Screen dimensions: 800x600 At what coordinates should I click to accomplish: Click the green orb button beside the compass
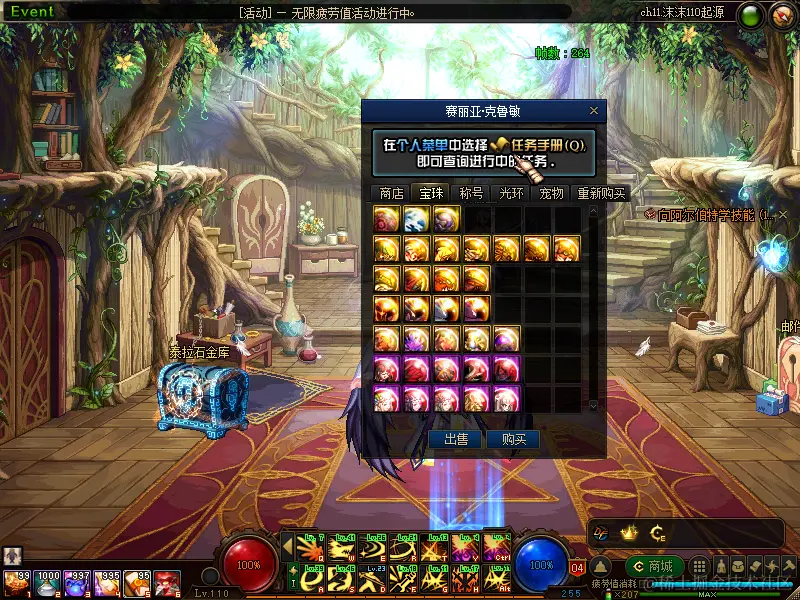[x=749, y=17]
